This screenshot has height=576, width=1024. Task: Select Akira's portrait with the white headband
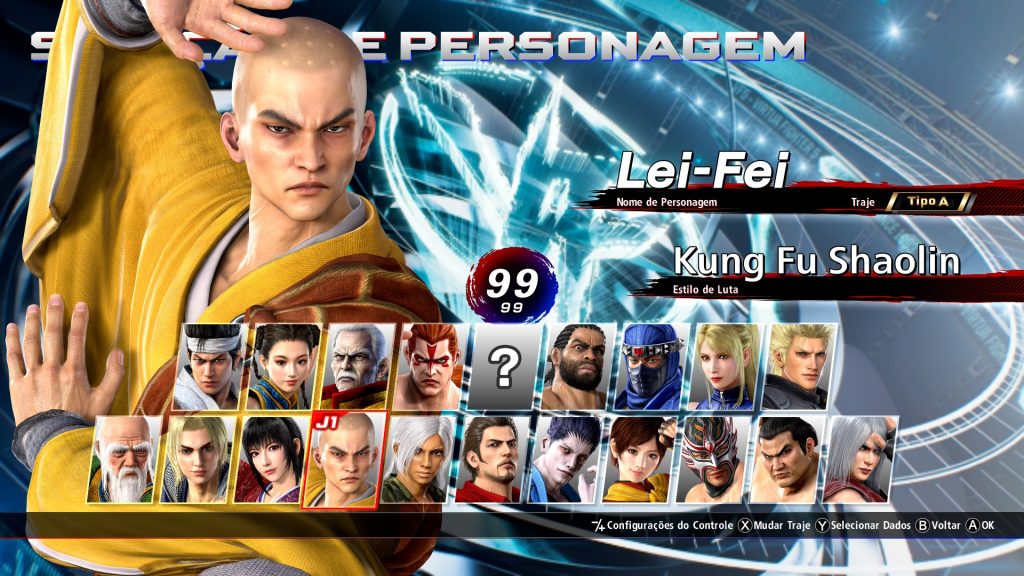point(211,367)
